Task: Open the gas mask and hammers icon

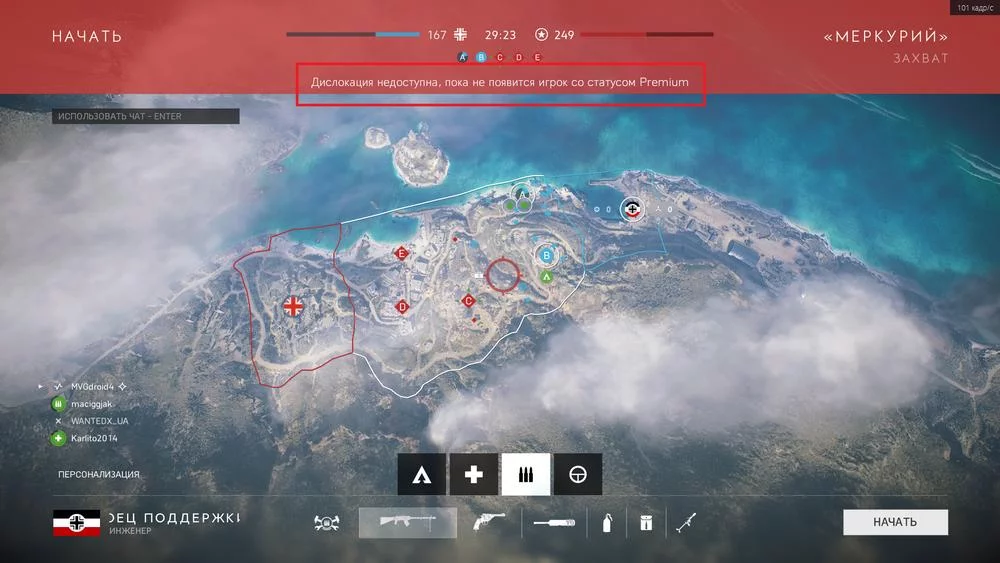Action: [328, 522]
